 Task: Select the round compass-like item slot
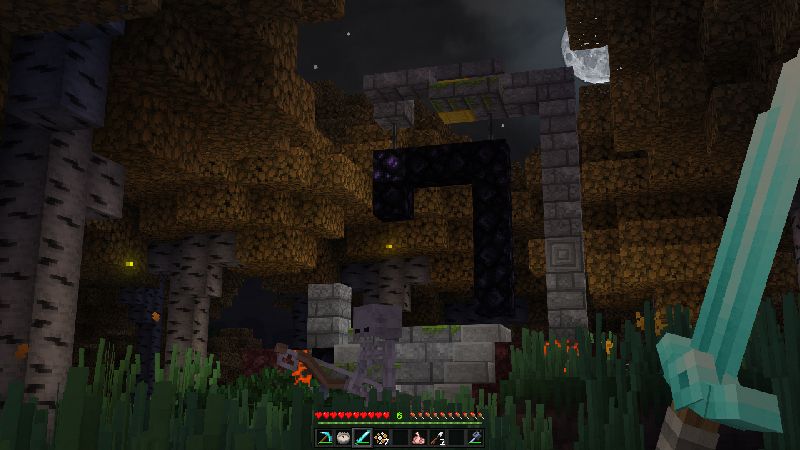click(343, 438)
